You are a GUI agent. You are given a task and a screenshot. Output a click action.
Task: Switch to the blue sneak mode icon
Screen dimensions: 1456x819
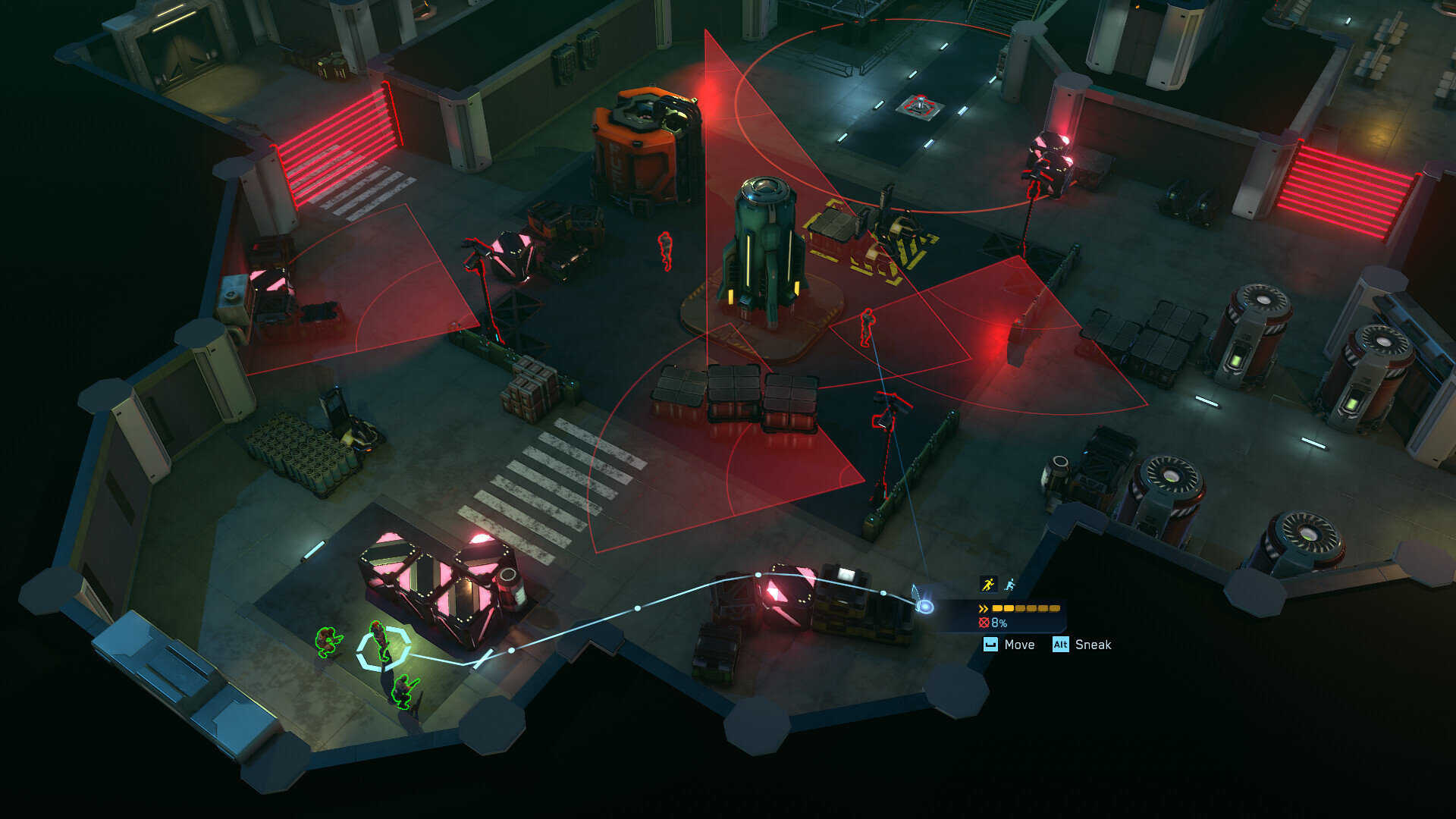tap(1010, 585)
